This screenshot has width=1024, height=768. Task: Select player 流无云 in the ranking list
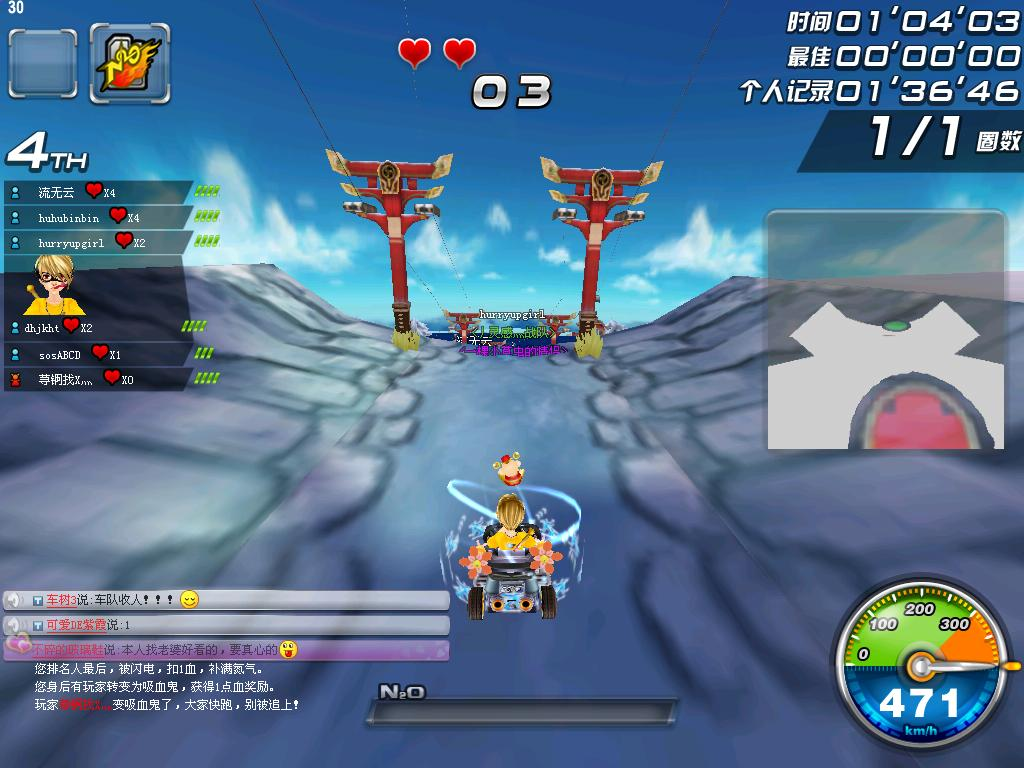tap(57, 192)
